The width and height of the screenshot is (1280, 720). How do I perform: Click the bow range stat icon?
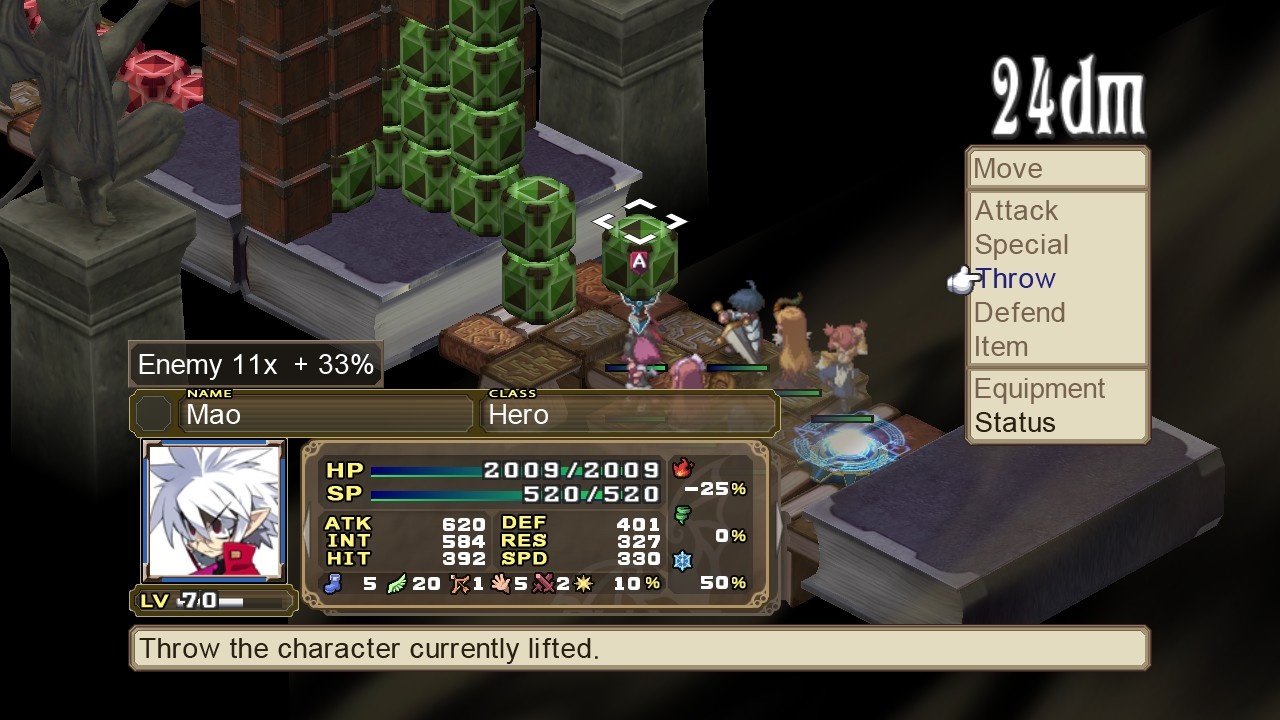(x=459, y=585)
